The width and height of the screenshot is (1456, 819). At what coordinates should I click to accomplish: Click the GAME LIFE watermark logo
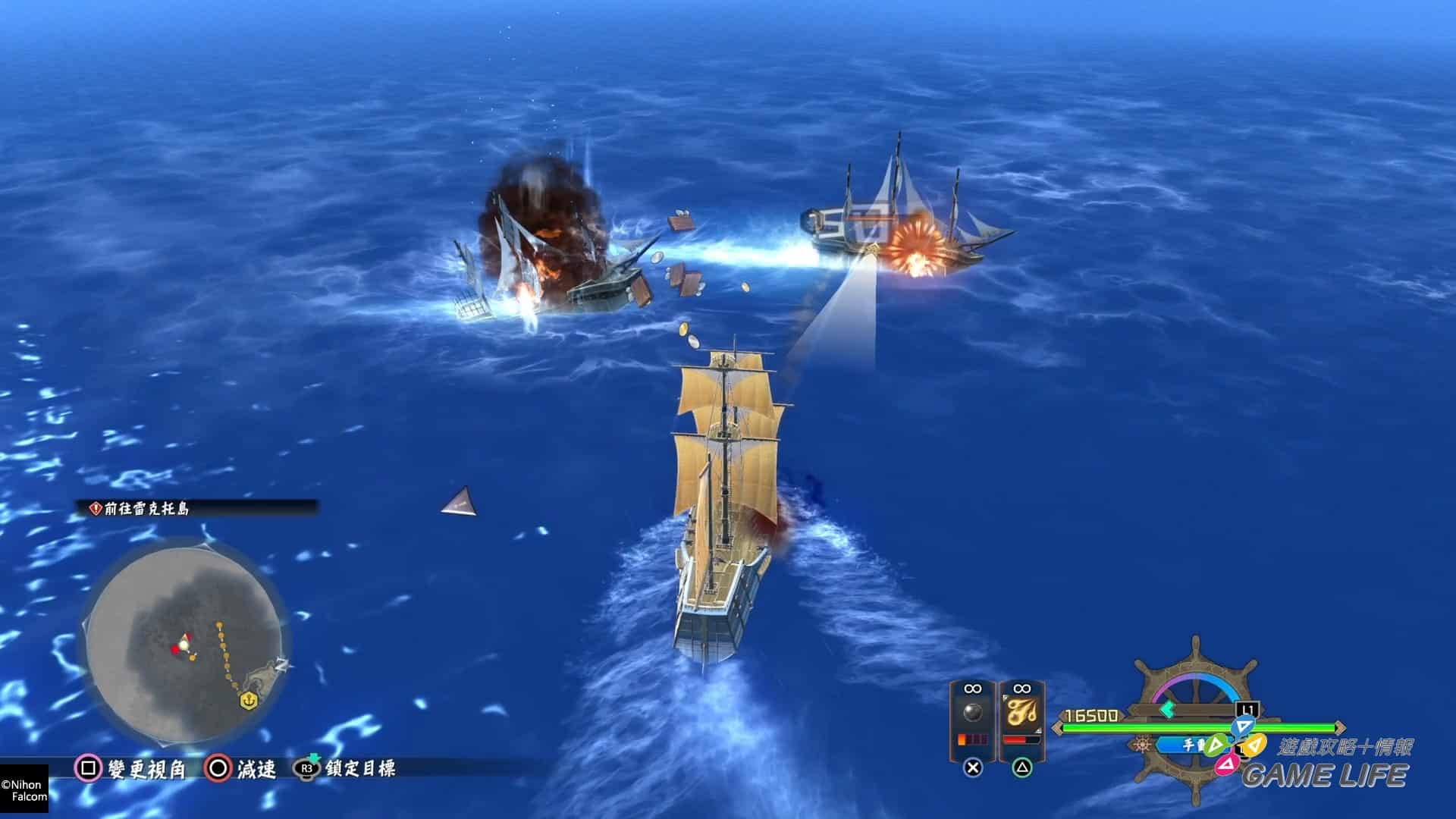(1325, 774)
